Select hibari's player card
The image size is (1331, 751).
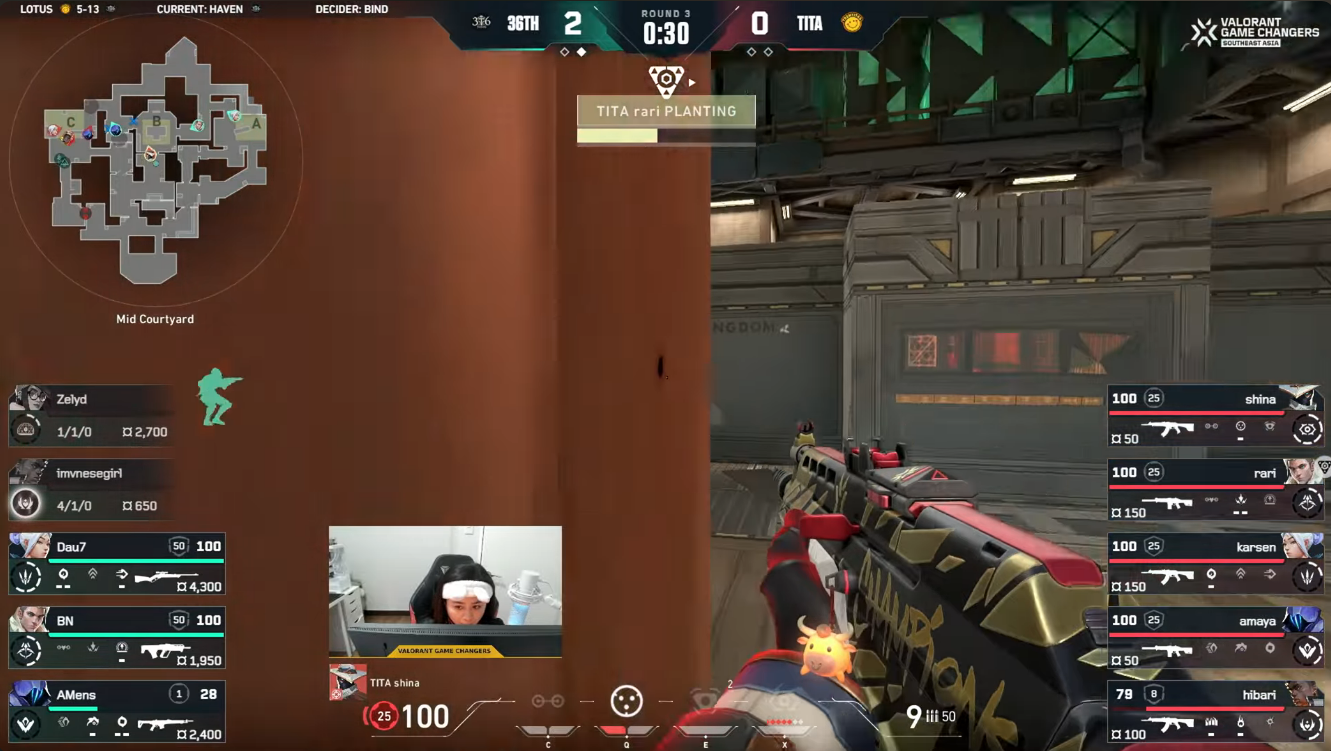tap(1215, 711)
